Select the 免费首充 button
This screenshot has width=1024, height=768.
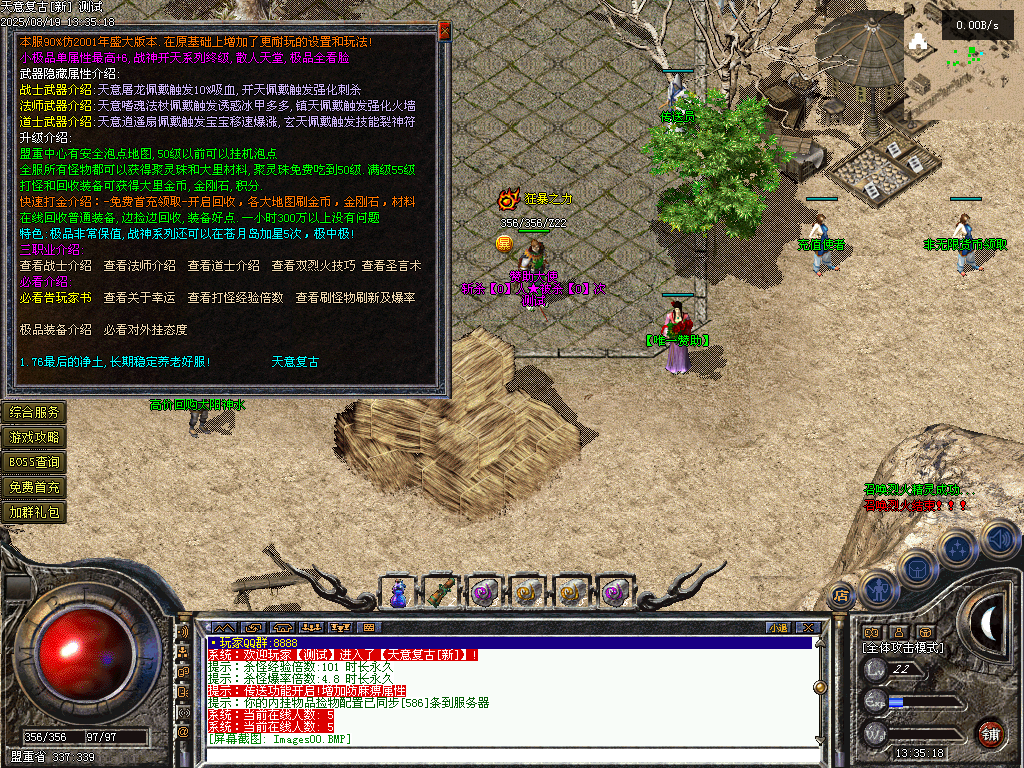(x=34, y=487)
